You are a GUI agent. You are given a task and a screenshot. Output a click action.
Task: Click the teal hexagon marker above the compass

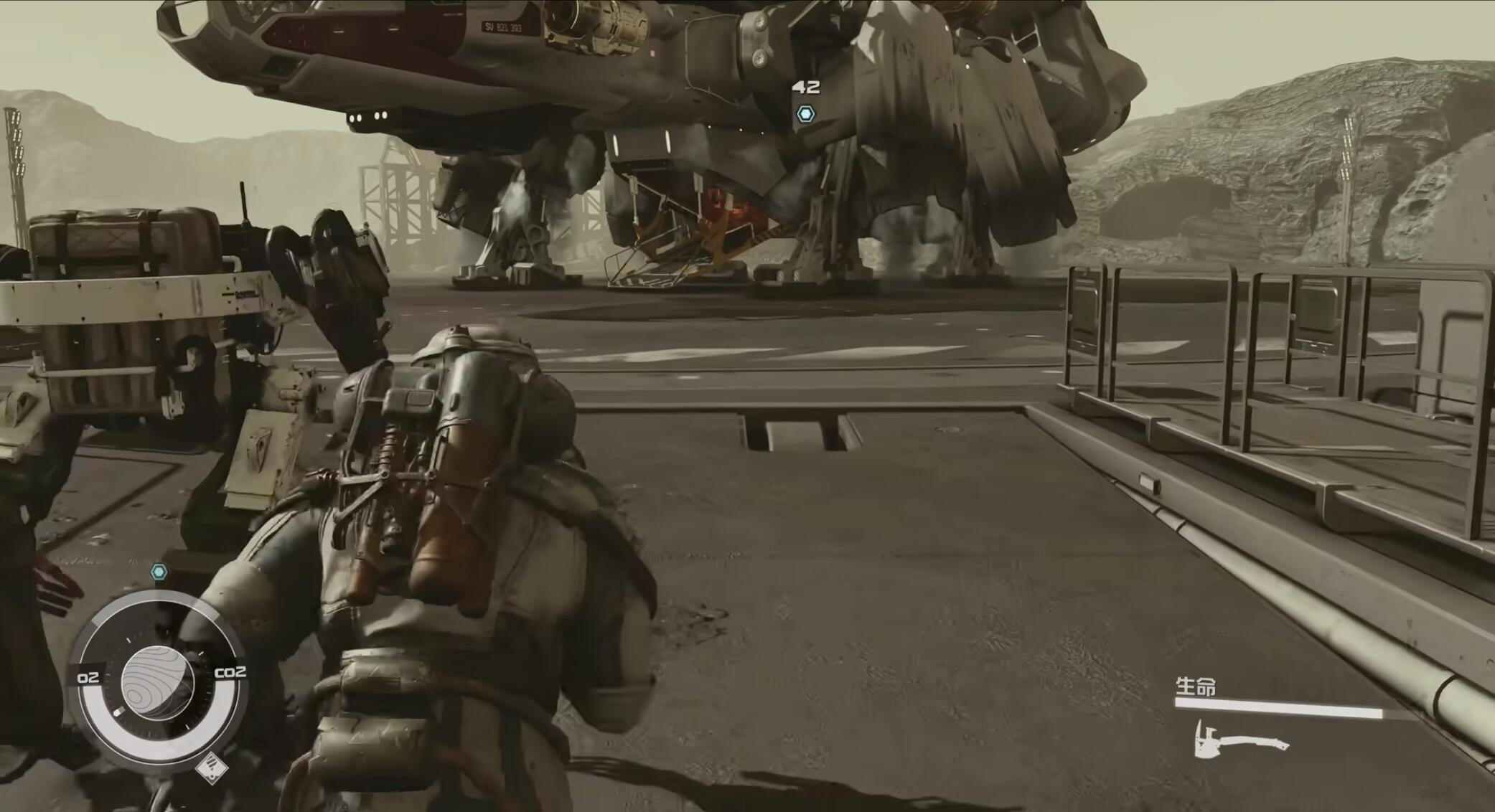[159, 572]
